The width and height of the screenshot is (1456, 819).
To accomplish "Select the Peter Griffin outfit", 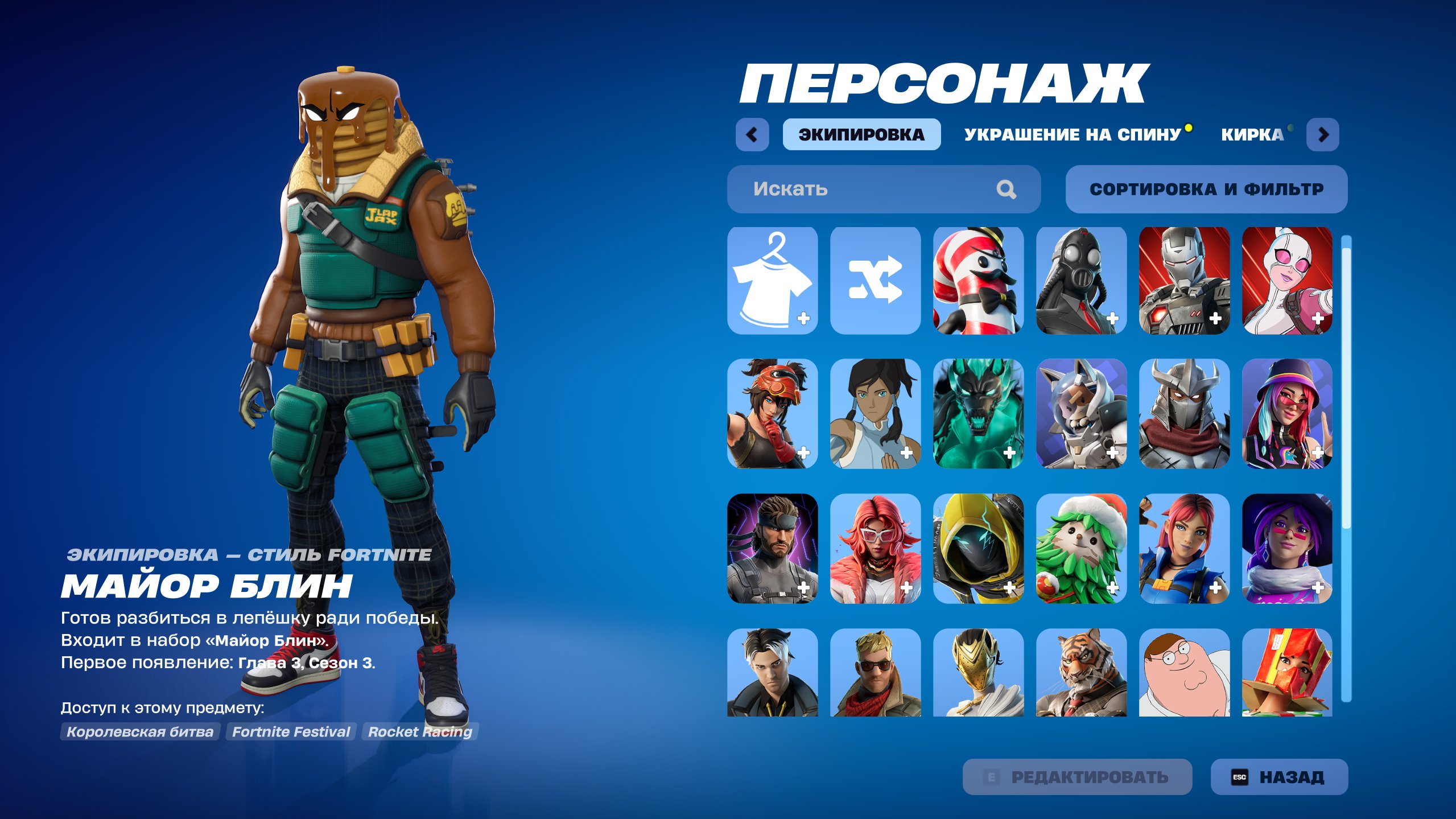I will 1183,677.
